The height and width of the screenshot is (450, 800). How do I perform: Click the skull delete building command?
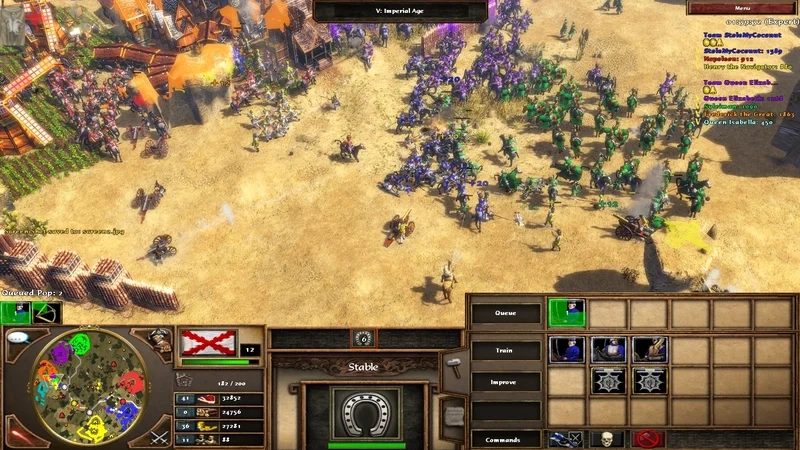608,439
